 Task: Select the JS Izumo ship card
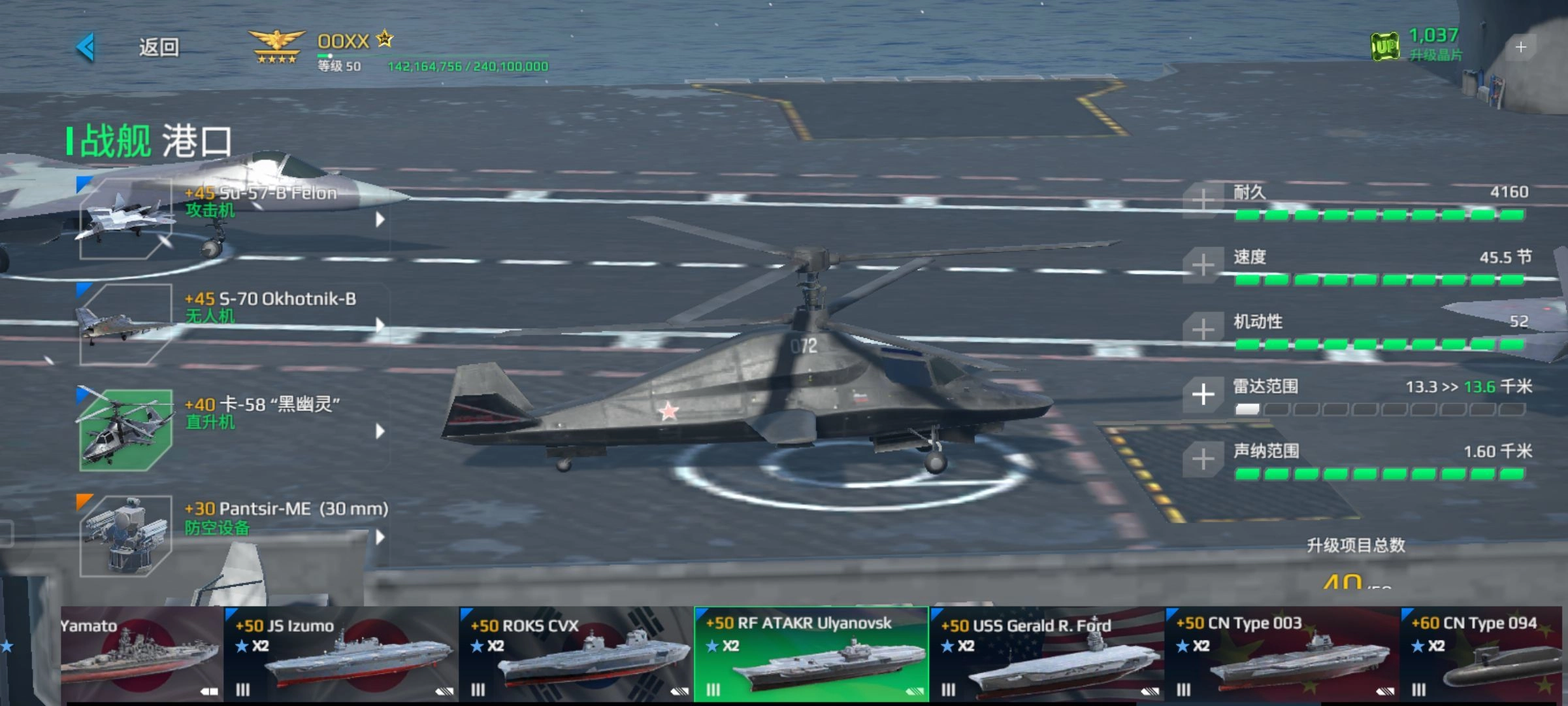pos(341,655)
